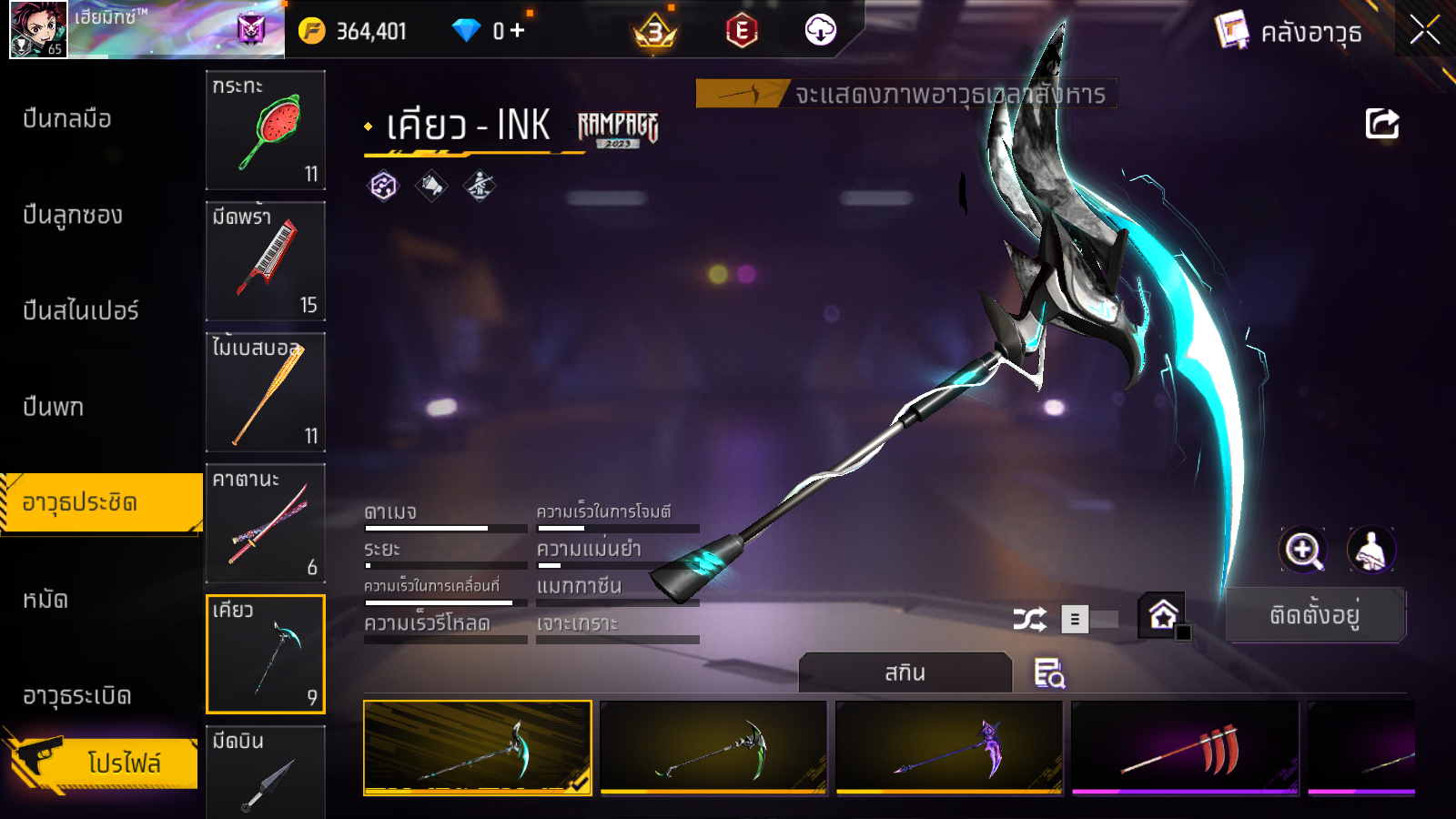
Task: Choose the มีดพร้า keyboard machete slot
Action: coord(266,261)
